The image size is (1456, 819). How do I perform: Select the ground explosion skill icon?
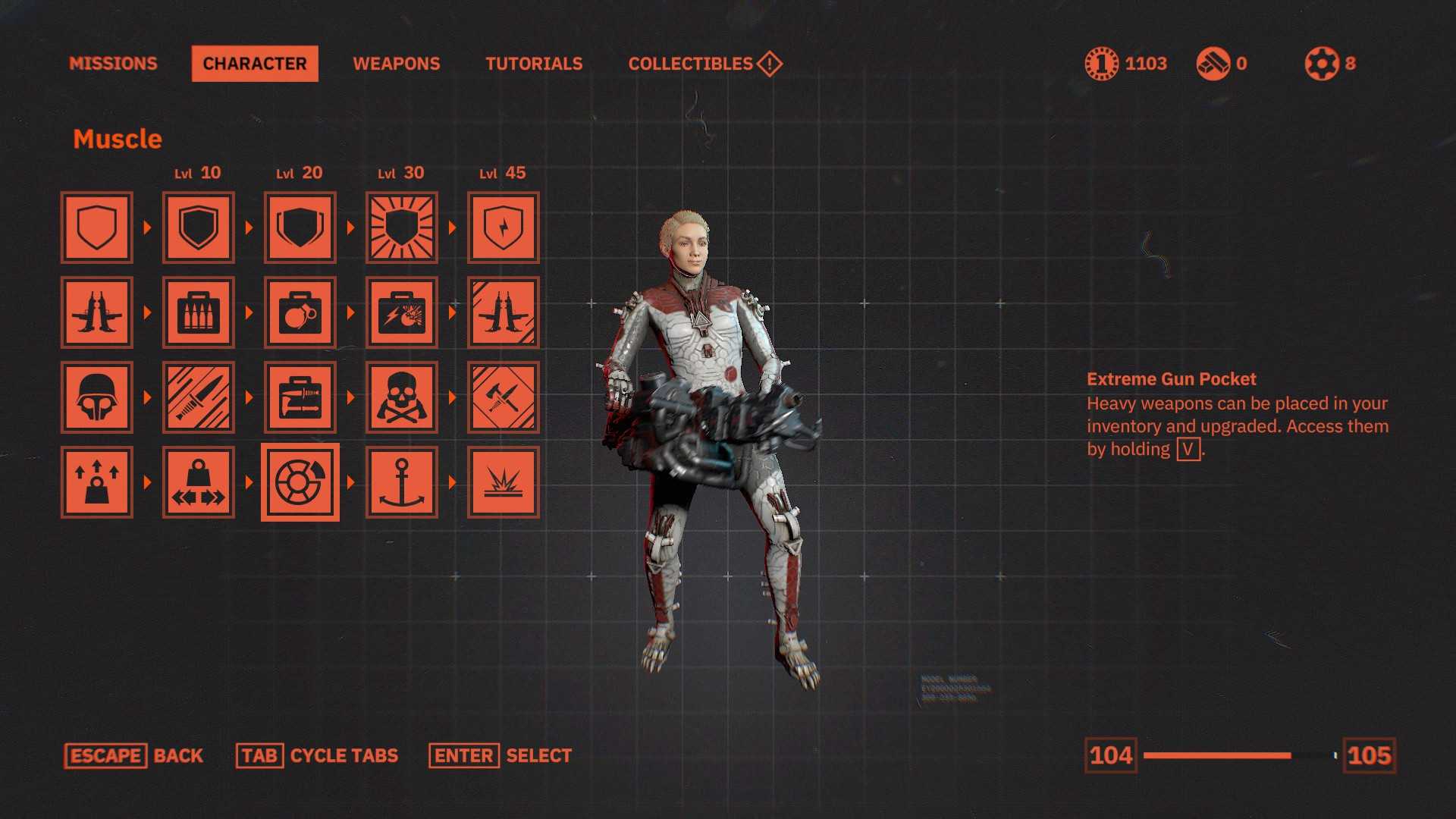coord(504,482)
